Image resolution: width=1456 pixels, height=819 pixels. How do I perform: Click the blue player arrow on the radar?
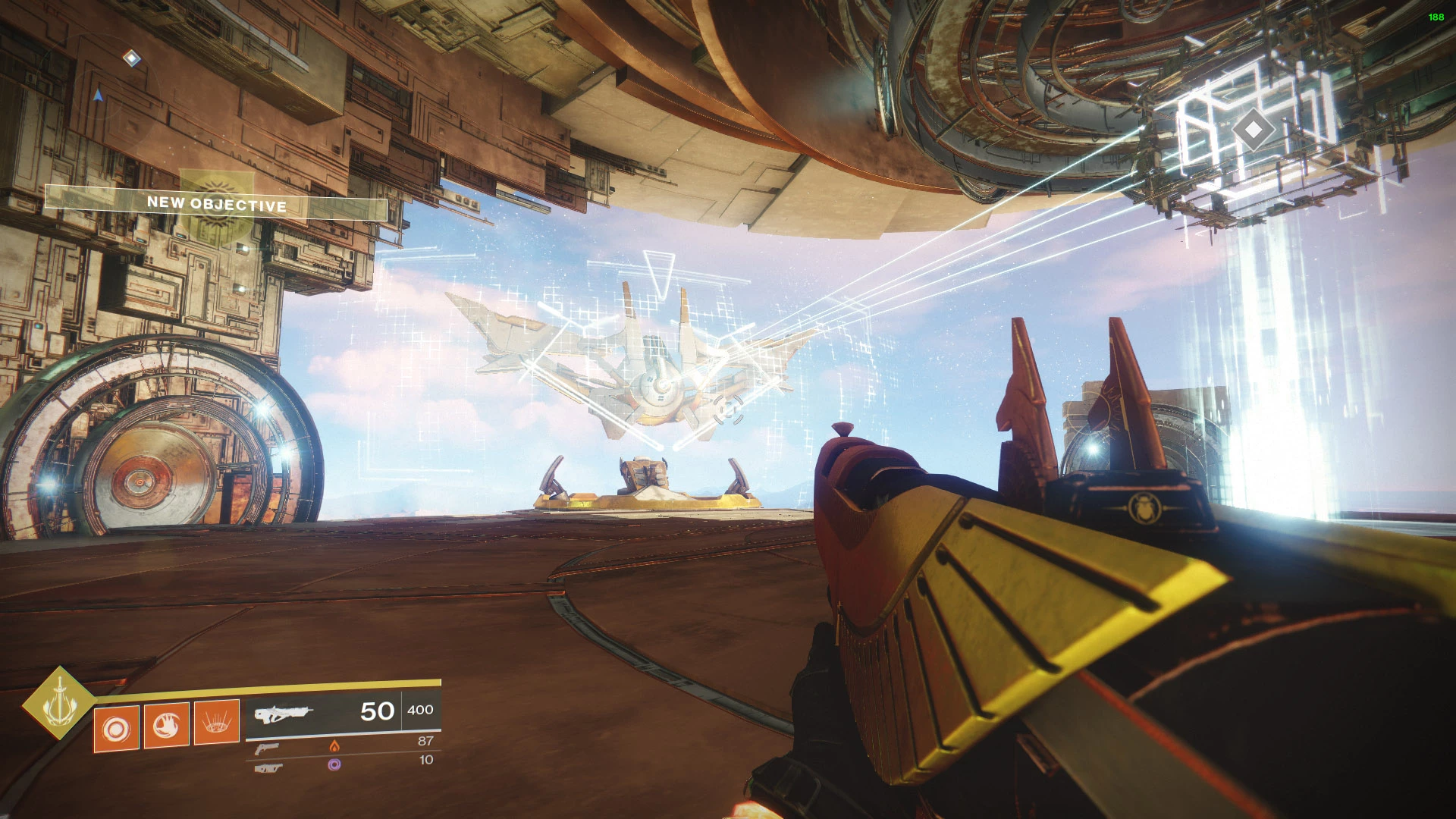[x=98, y=96]
